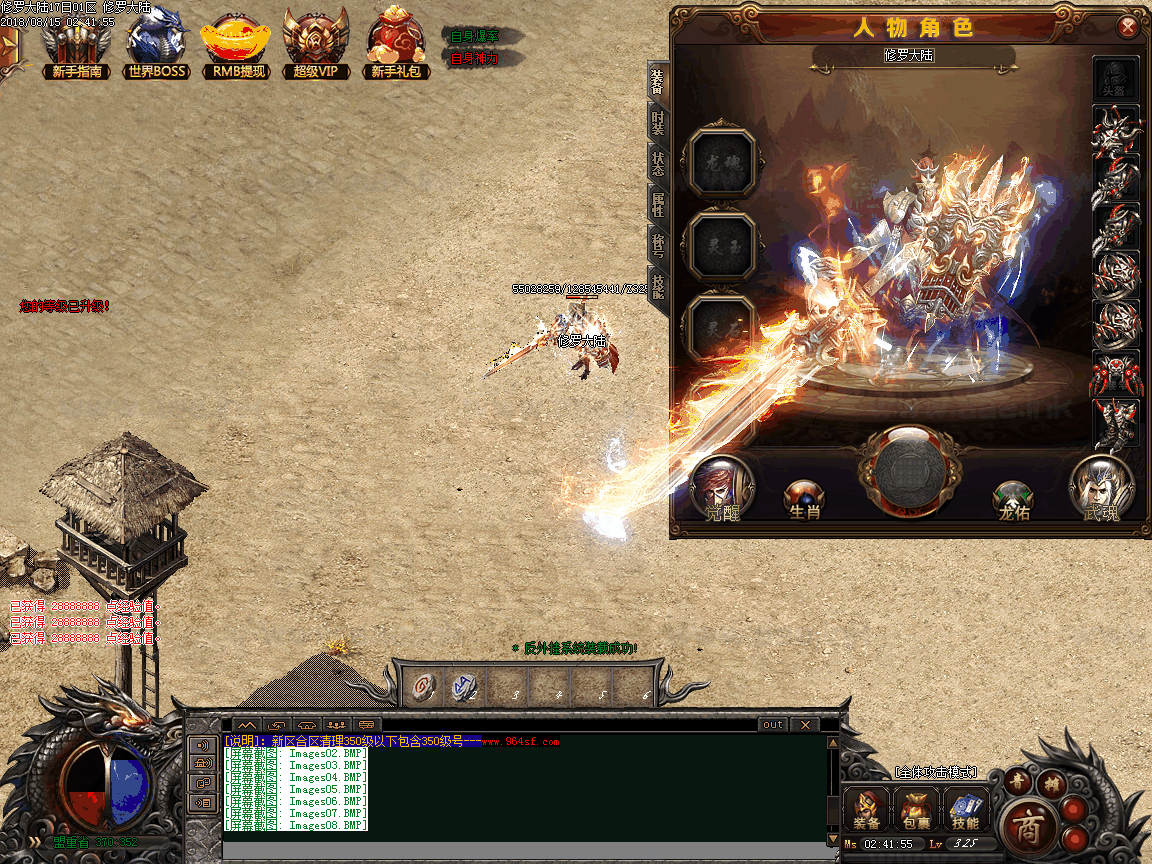Open the 生肖 zodiac button
1152x864 pixels.
(804, 497)
